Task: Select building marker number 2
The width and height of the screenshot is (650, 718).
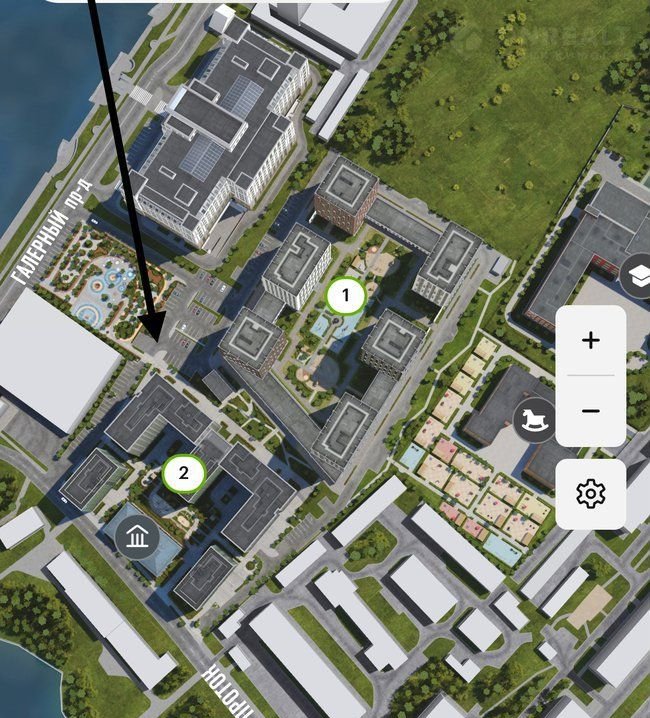Action: pyautogui.click(x=184, y=473)
